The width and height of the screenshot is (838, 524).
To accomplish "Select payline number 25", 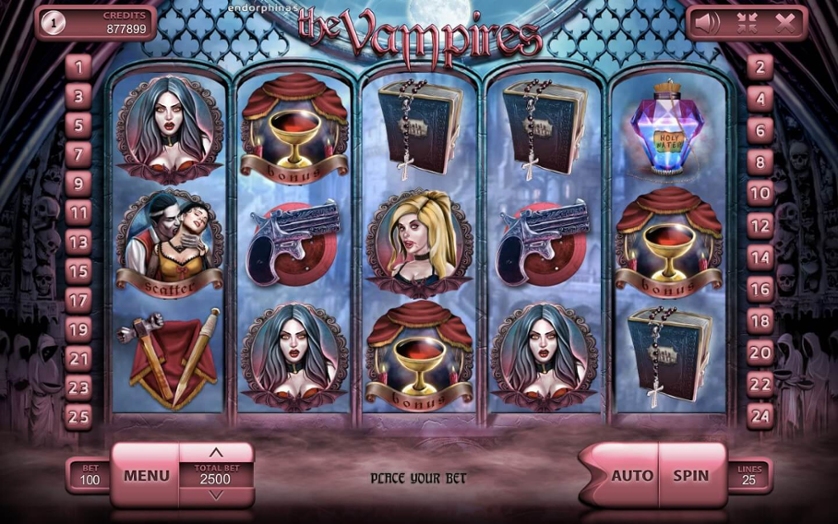I will tap(78, 416).
